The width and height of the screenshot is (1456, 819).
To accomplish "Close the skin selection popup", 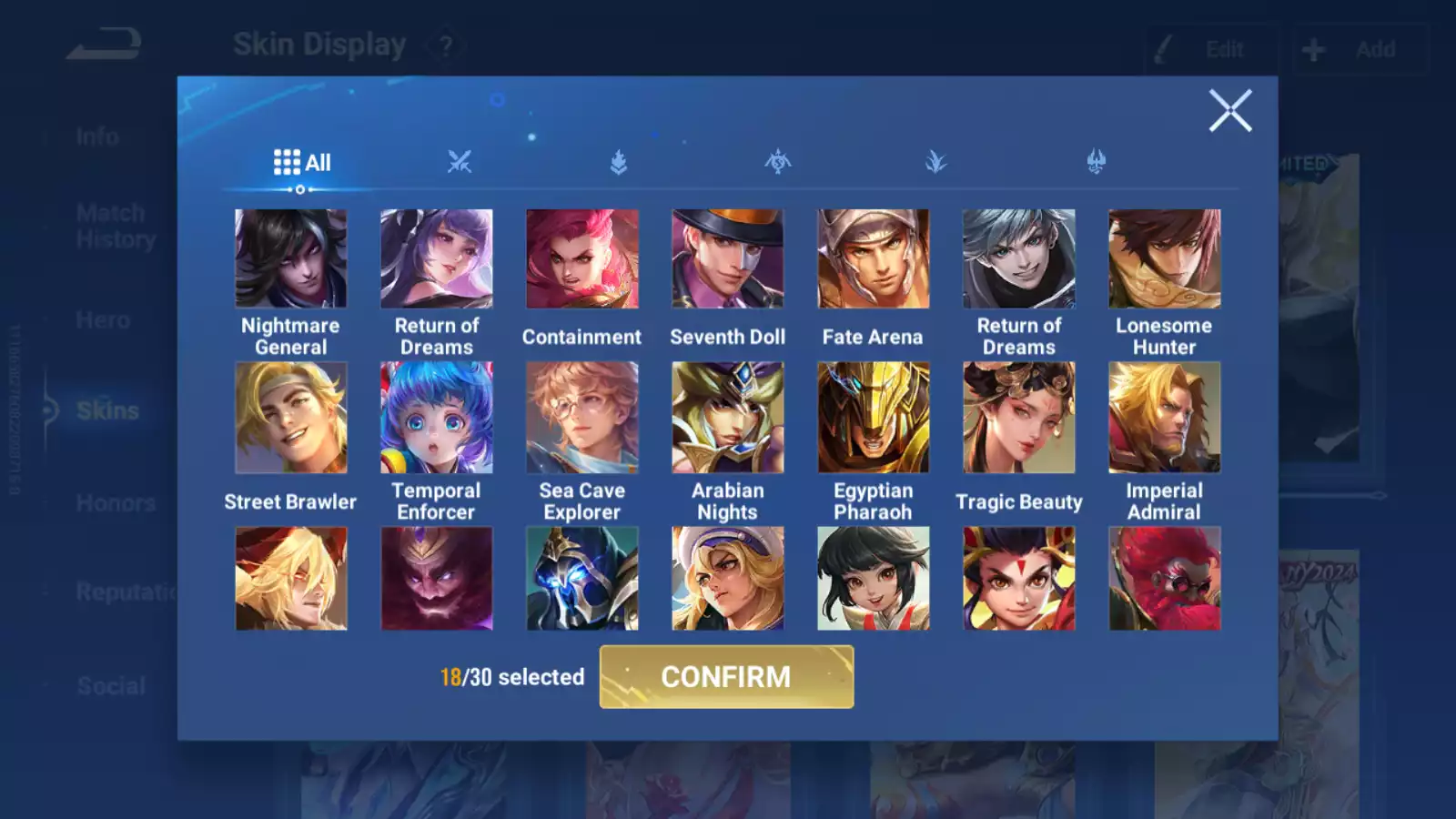I will [1230, 111].
